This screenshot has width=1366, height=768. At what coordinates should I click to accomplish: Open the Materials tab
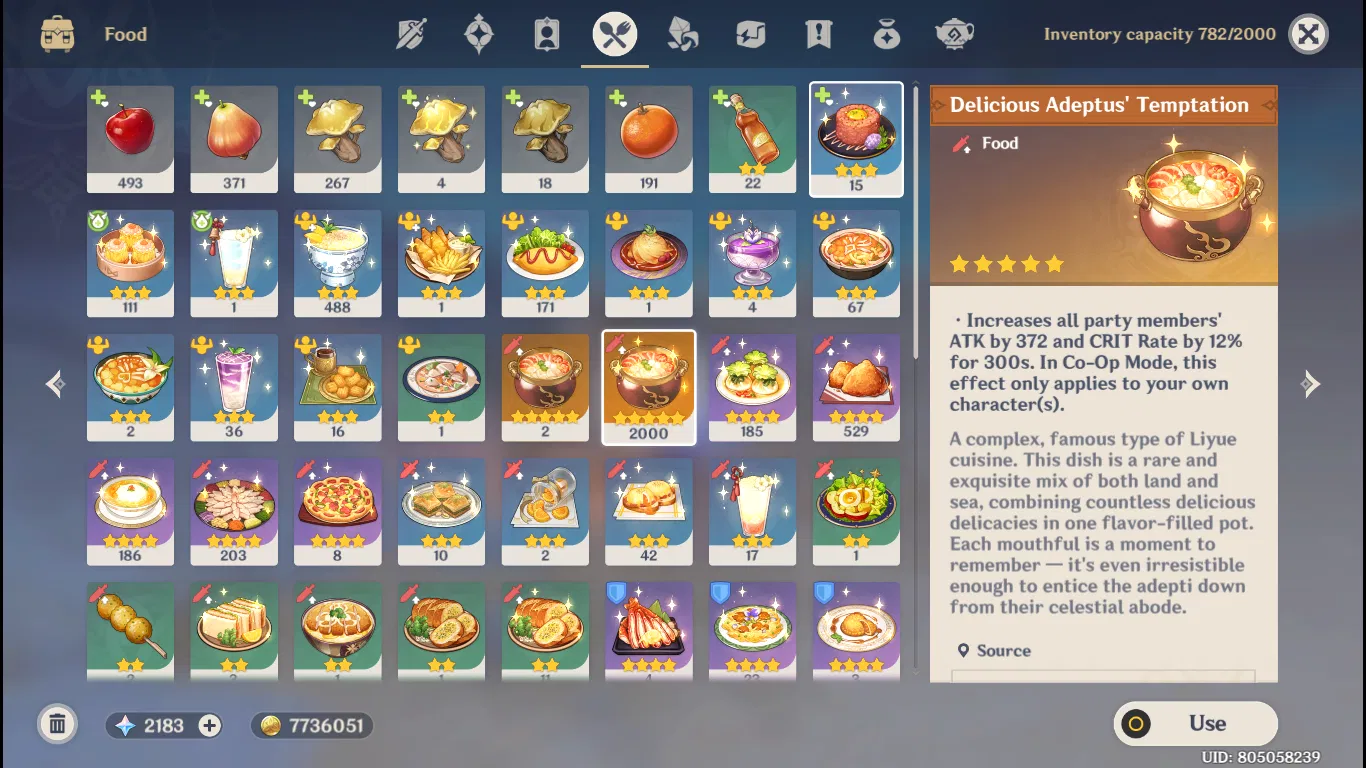pos(682,33)
